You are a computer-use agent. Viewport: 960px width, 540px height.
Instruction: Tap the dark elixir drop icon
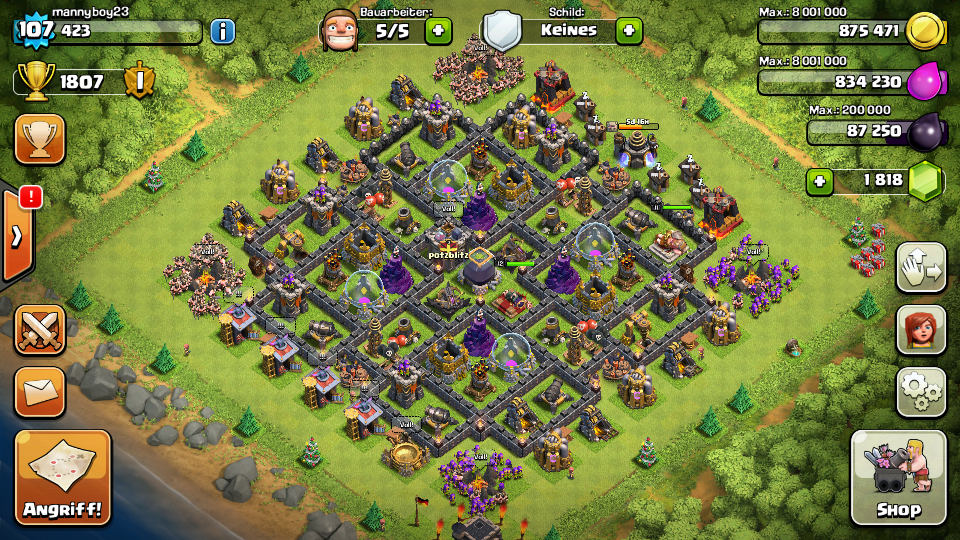[926, 131]
